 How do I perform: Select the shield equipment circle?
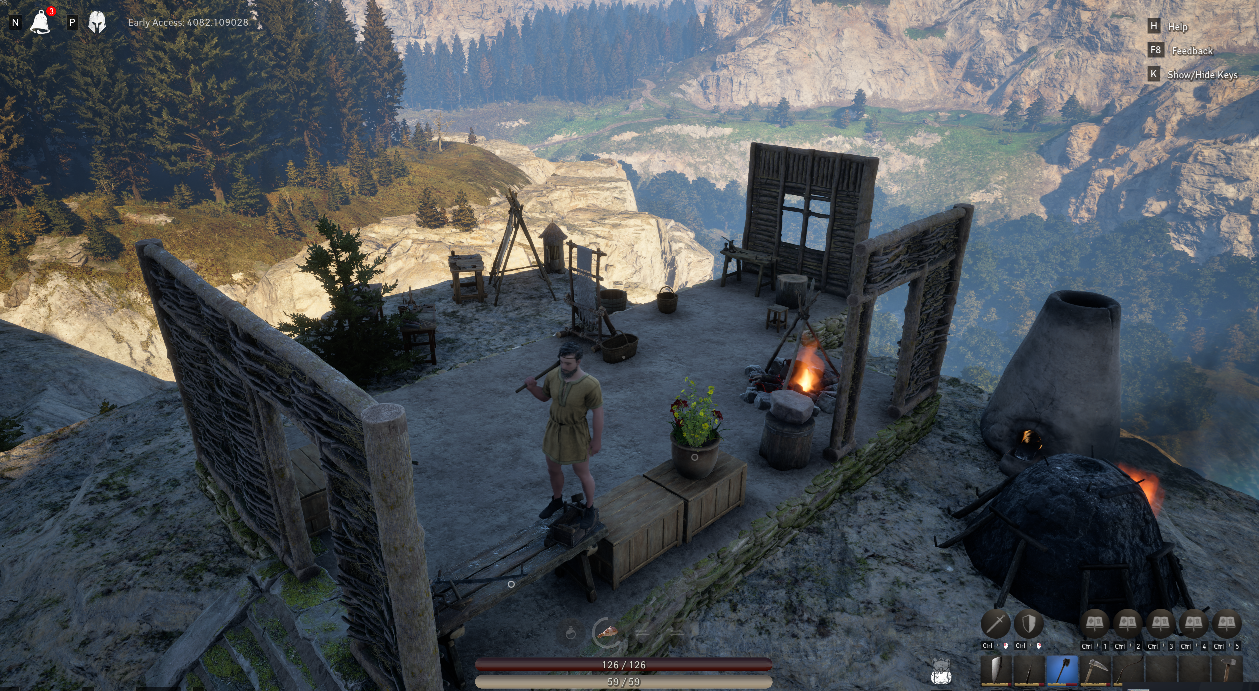point(1029,623)
